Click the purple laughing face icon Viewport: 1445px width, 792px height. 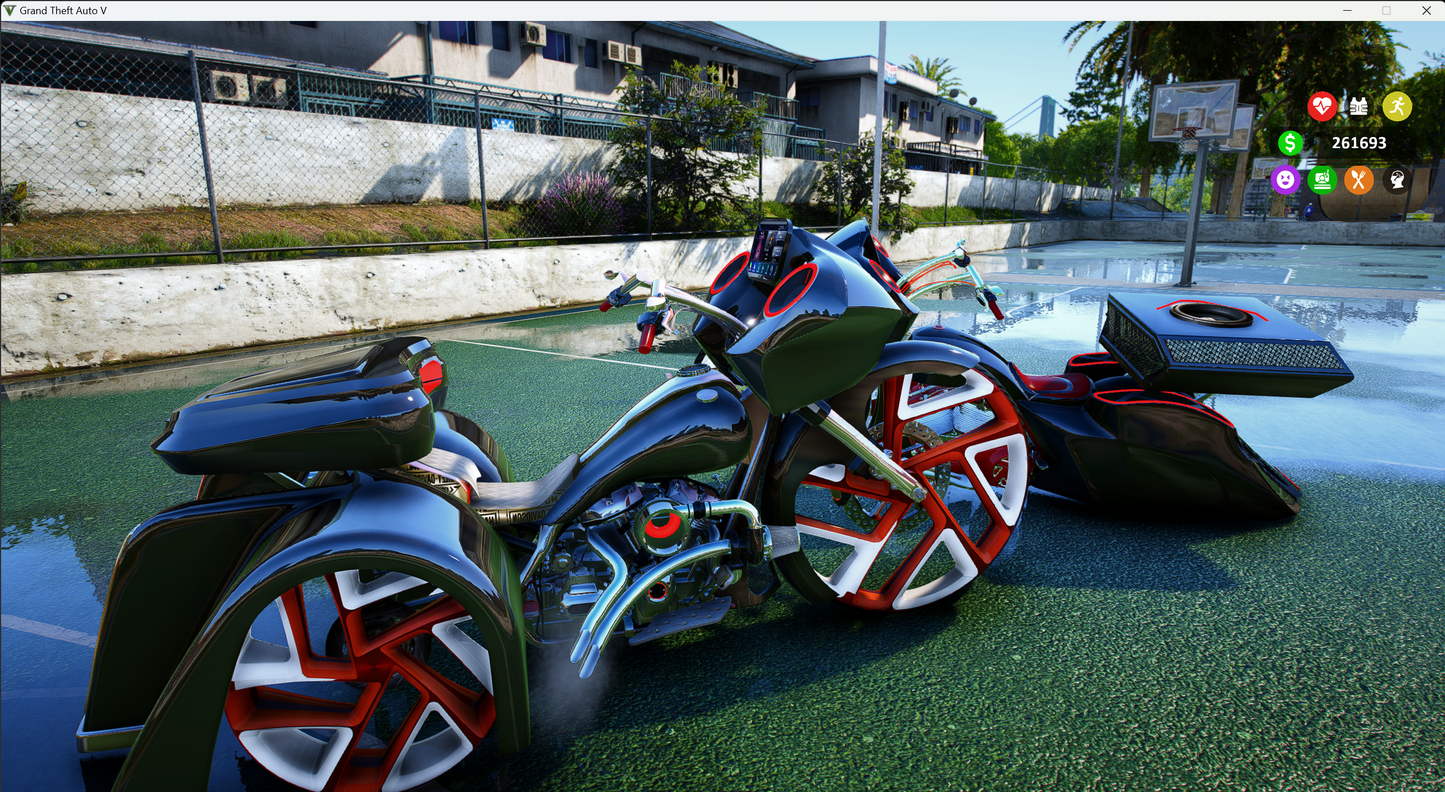click(x=1285, y=180)
